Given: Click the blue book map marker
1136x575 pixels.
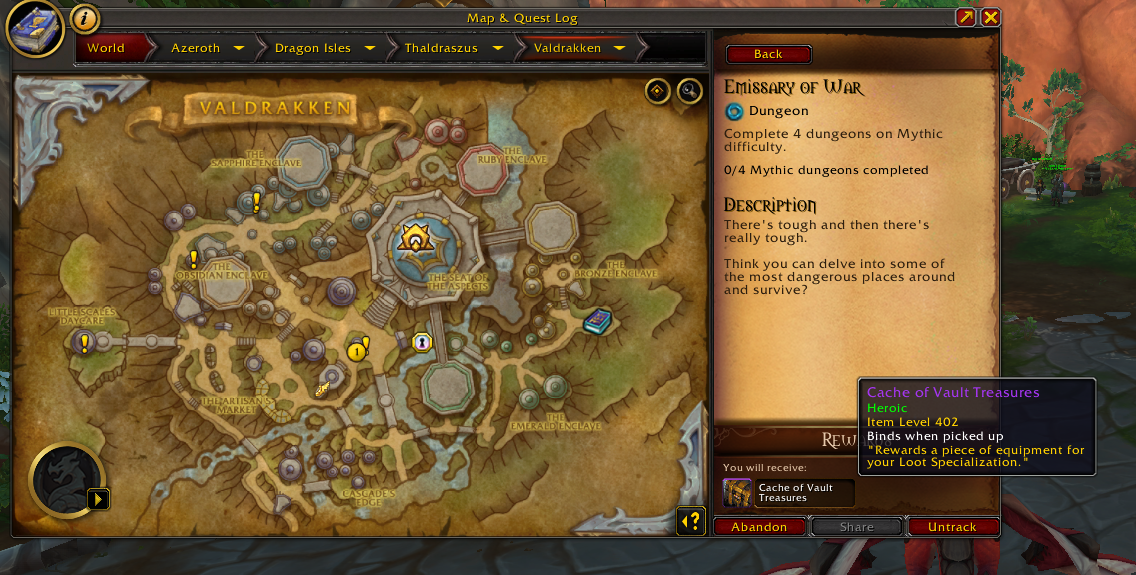Looking at the screenshot, I should pos(597,321).
